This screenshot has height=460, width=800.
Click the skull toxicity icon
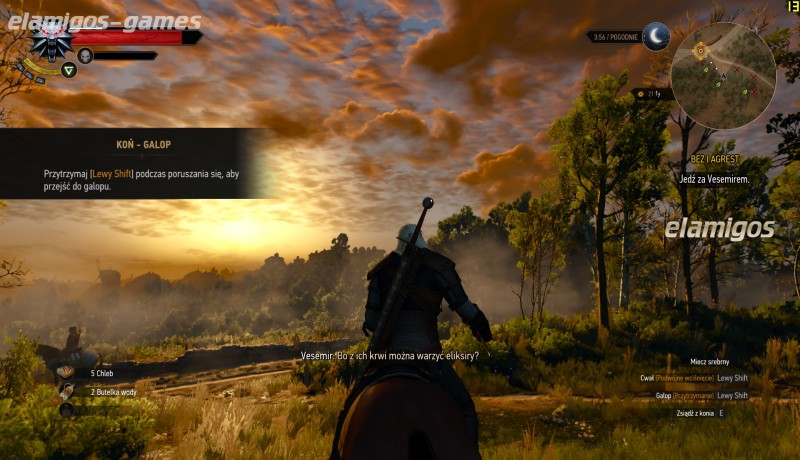(85, 55)
